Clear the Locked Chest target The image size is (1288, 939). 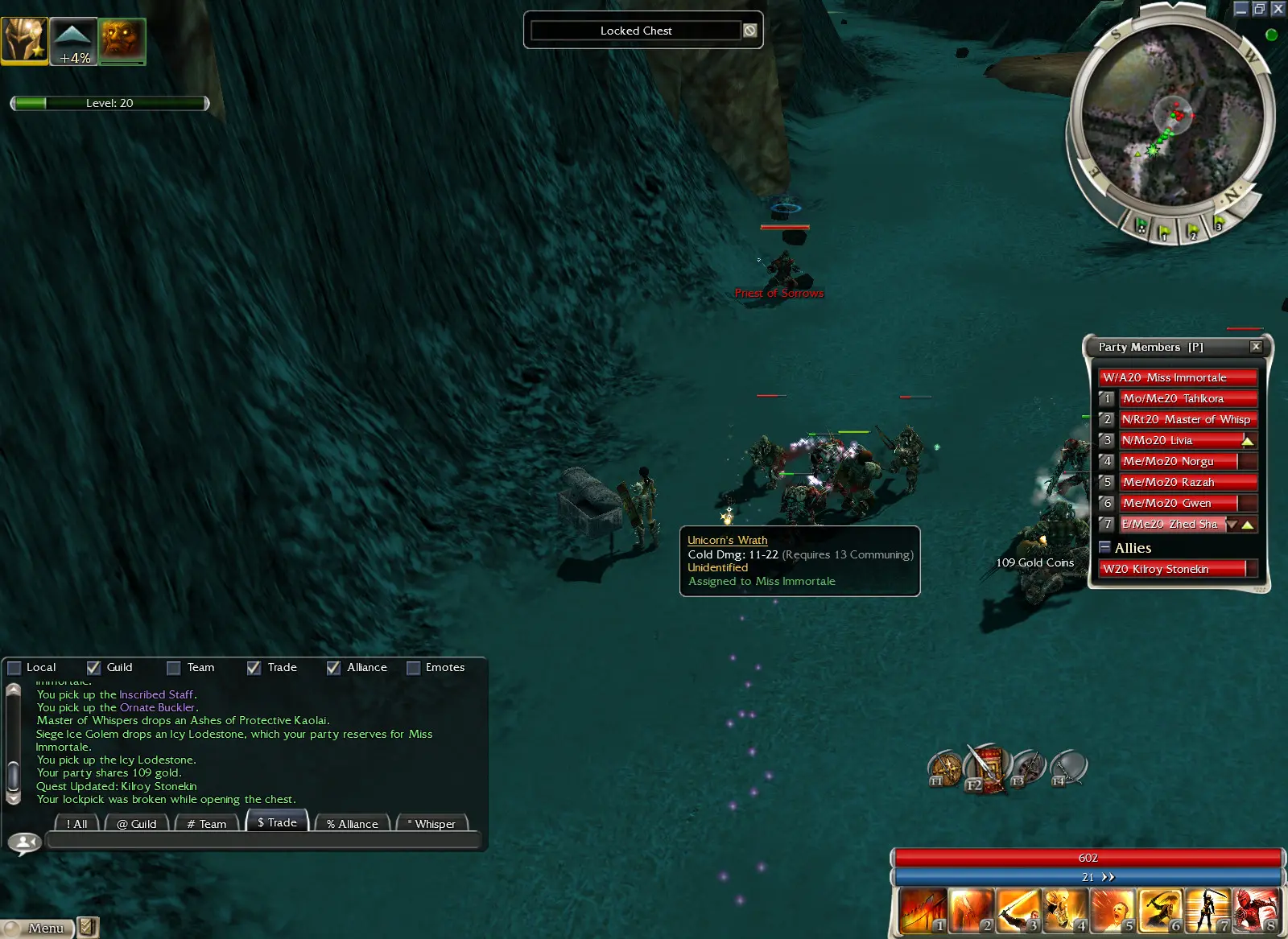coord(750,31)
